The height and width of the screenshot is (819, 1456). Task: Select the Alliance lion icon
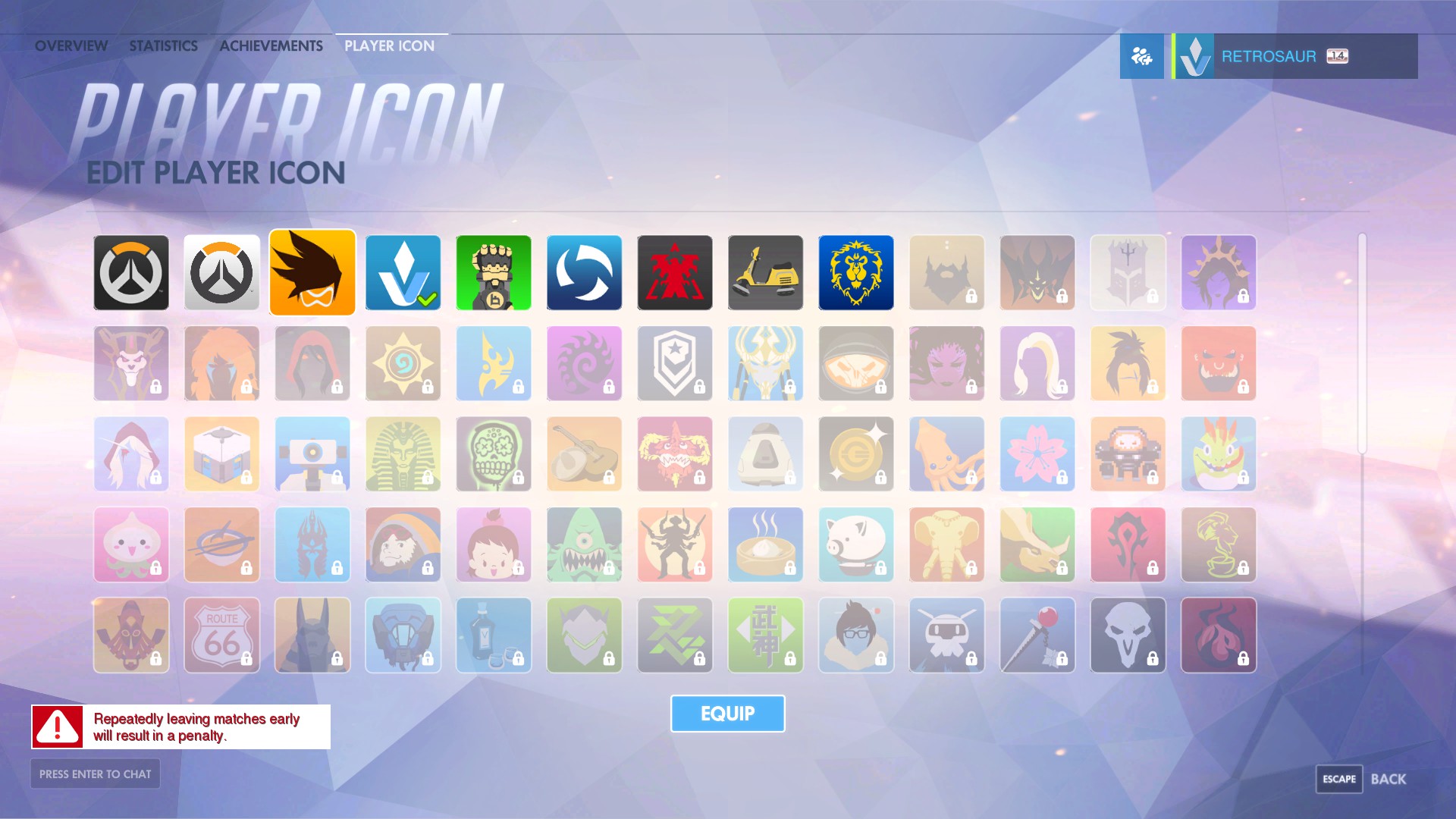[855, 272]
